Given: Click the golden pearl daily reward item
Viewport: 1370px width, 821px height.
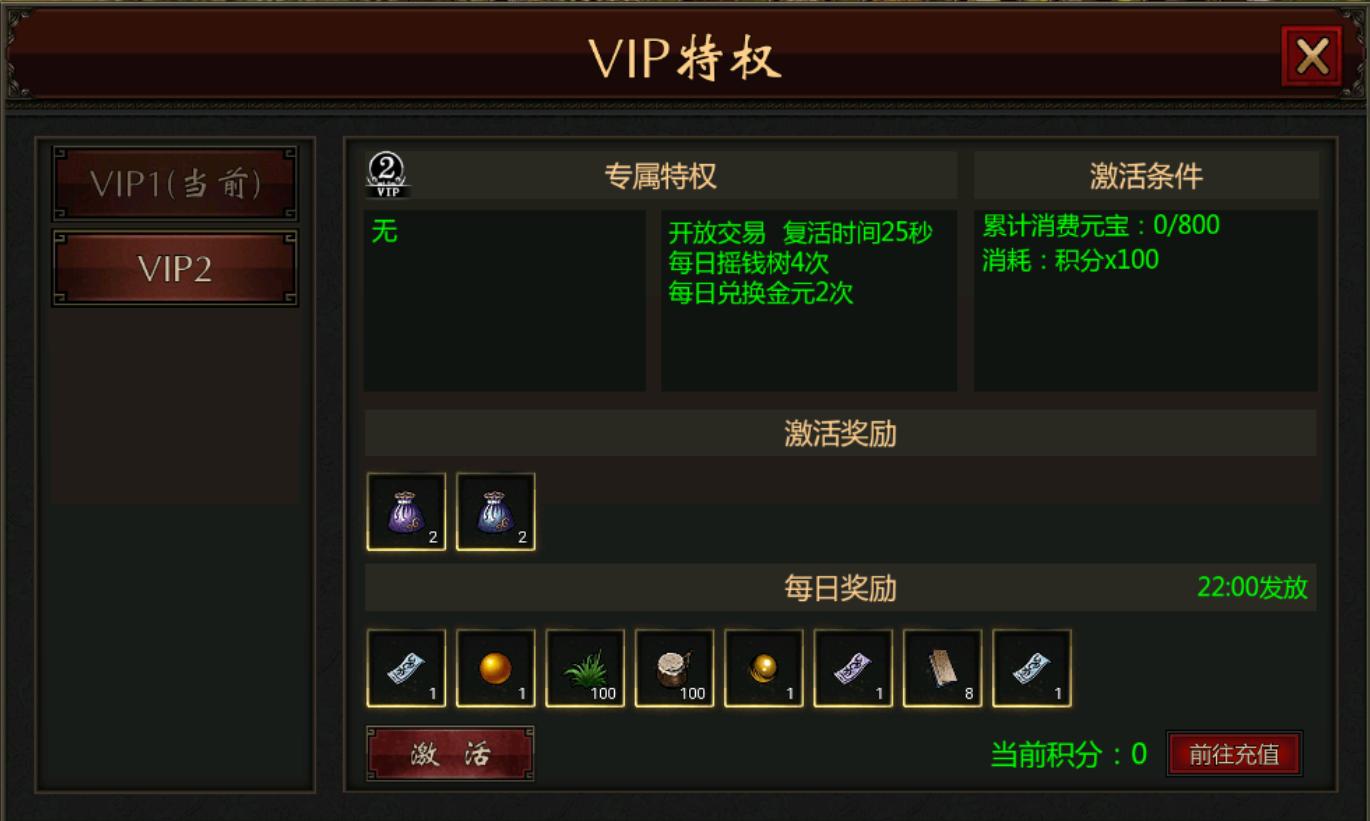Looking at the screenshot, I should (495, 668).
